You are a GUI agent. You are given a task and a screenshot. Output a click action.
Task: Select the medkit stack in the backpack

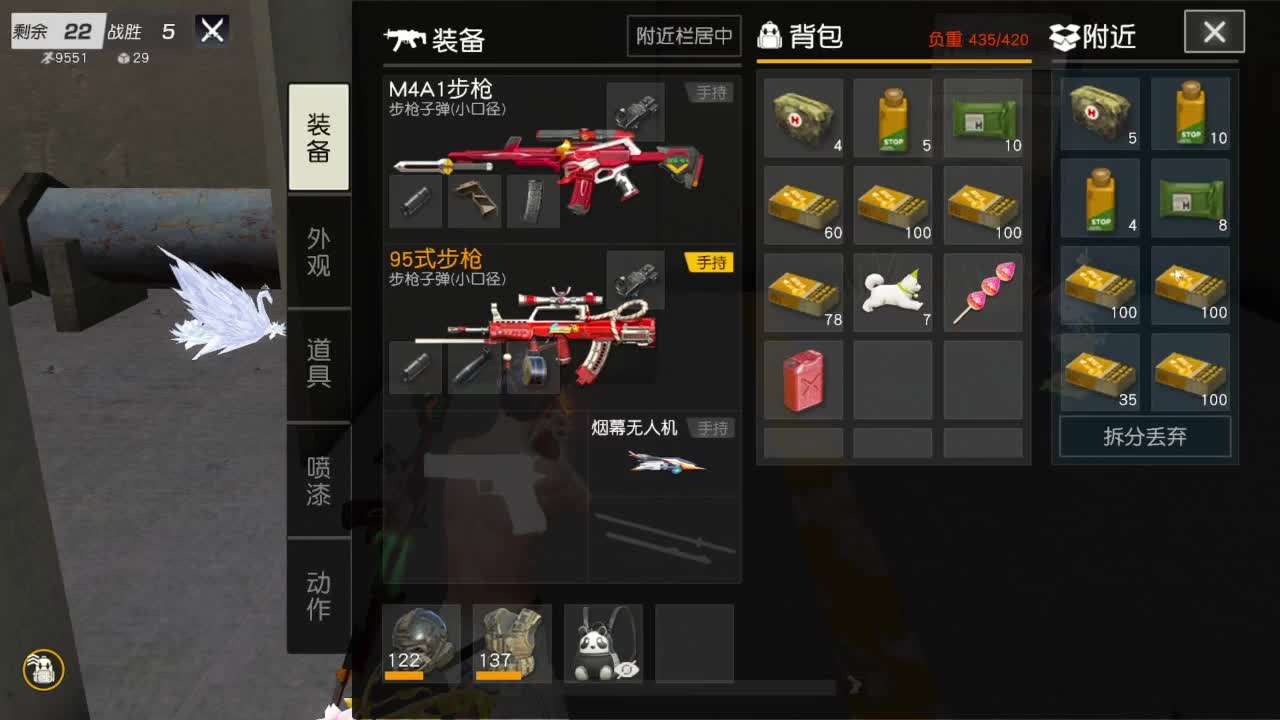click(803, 117)
